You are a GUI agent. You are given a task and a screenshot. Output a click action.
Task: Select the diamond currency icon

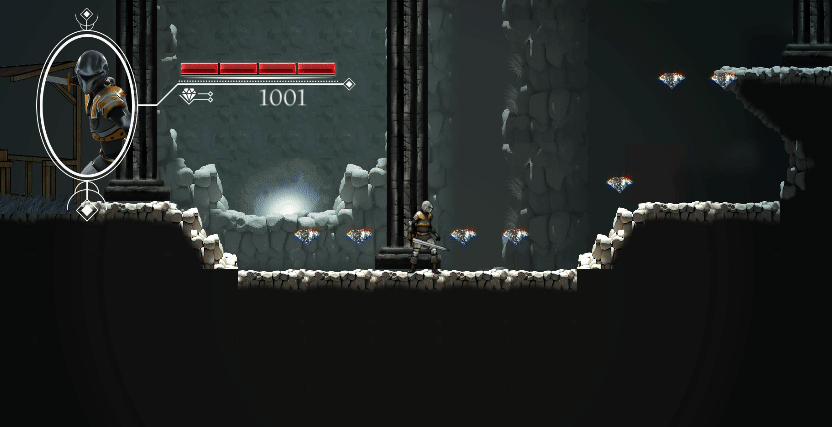190,96
